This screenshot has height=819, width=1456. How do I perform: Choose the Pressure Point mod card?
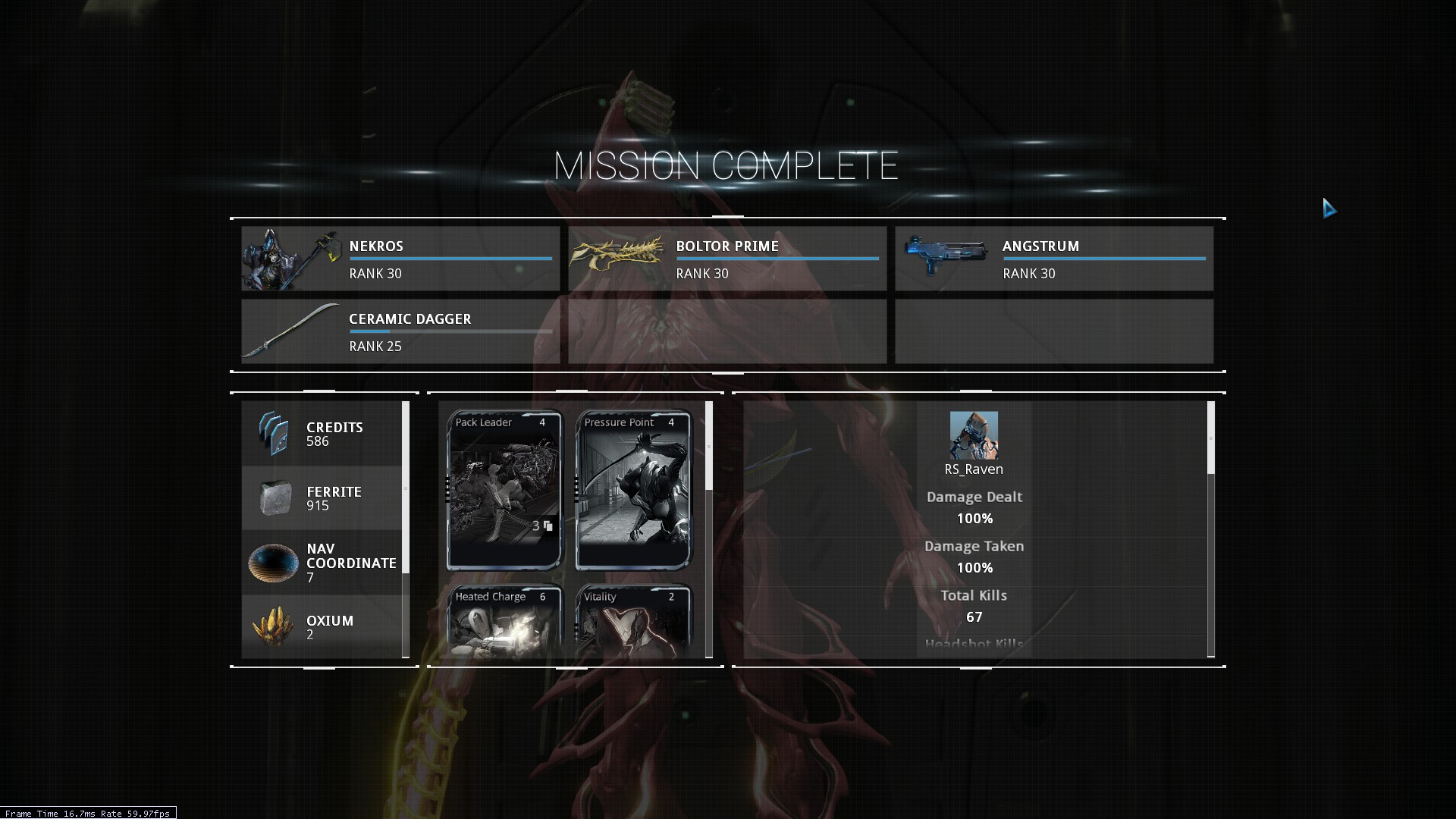pyautogui.click(x=633, y=490)
